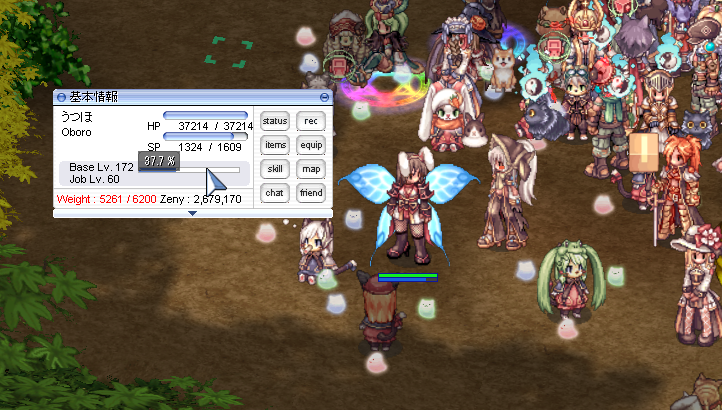Click the basic info window's left title icon
722x410 pixels.
tap(61, 97)
